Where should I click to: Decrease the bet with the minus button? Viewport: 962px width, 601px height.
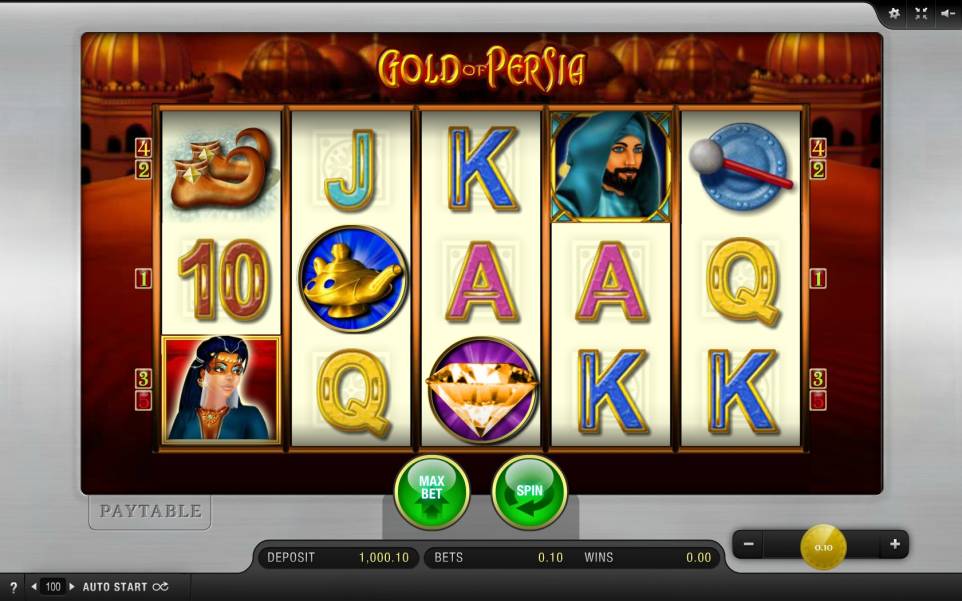(747, 545)
